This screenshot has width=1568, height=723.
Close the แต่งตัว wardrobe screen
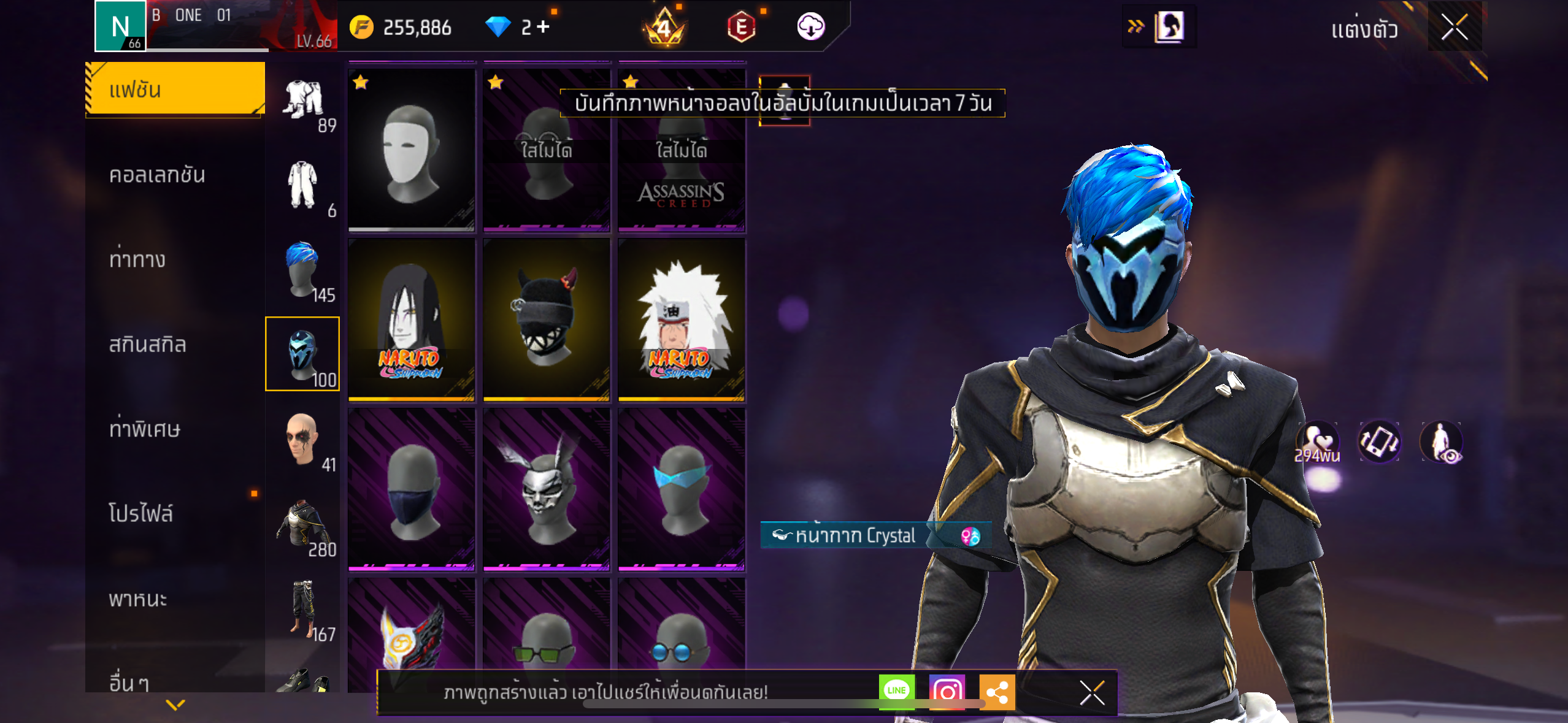click(1454, 27)
